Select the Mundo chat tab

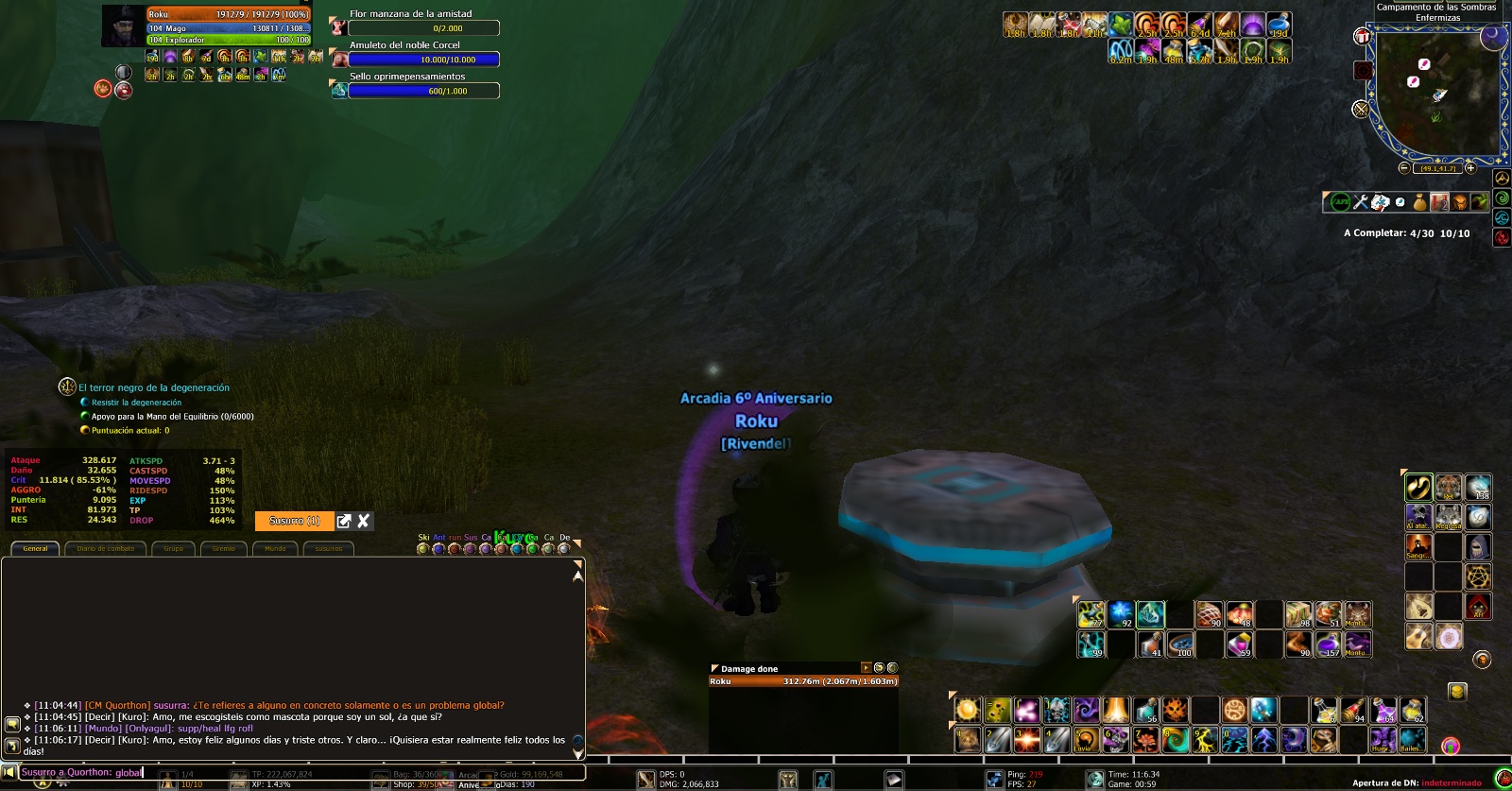pos(275,548)
